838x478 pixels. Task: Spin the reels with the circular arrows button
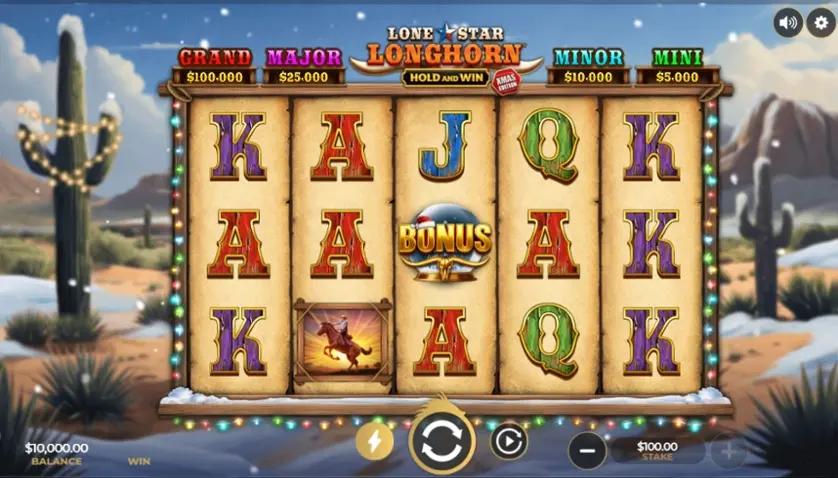[441, 441]
